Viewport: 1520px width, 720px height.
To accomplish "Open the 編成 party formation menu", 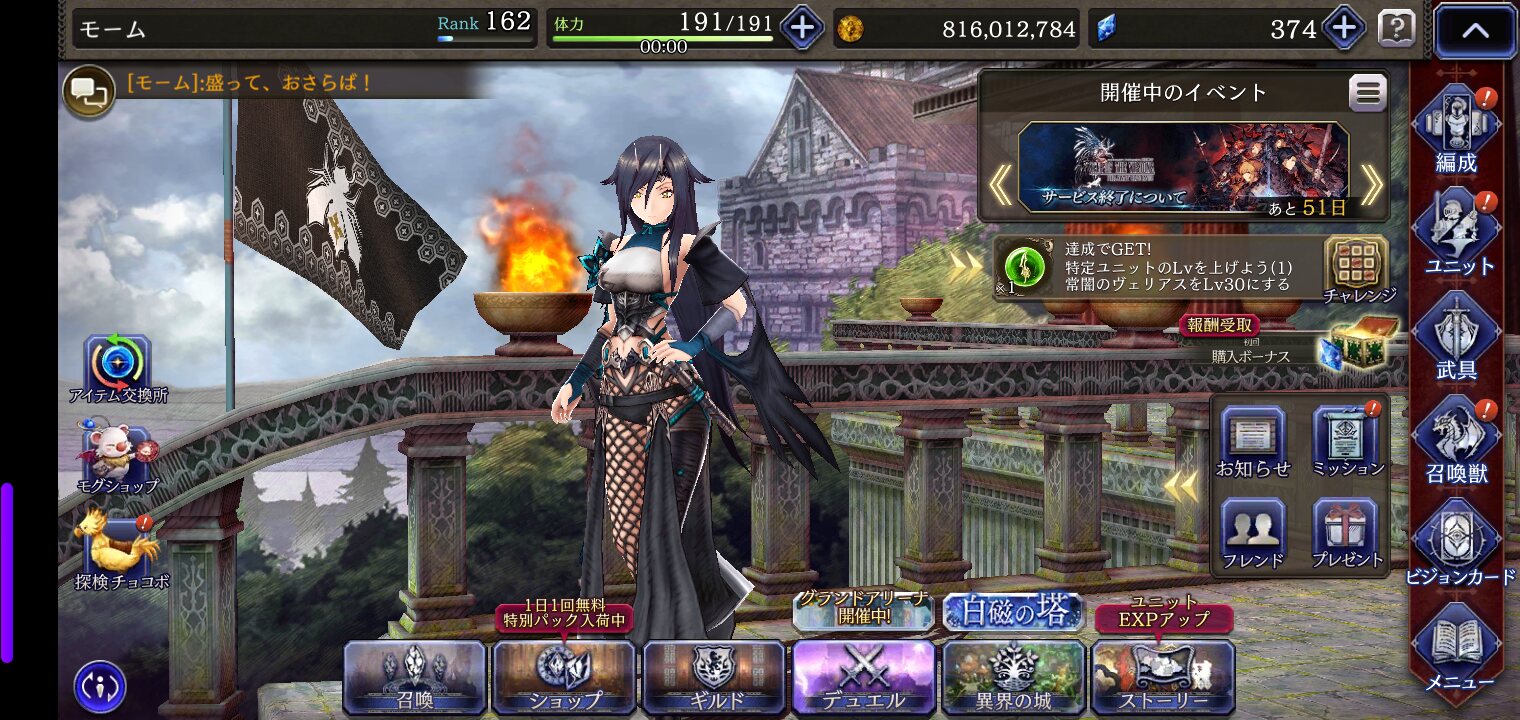I will point(1456,128).
